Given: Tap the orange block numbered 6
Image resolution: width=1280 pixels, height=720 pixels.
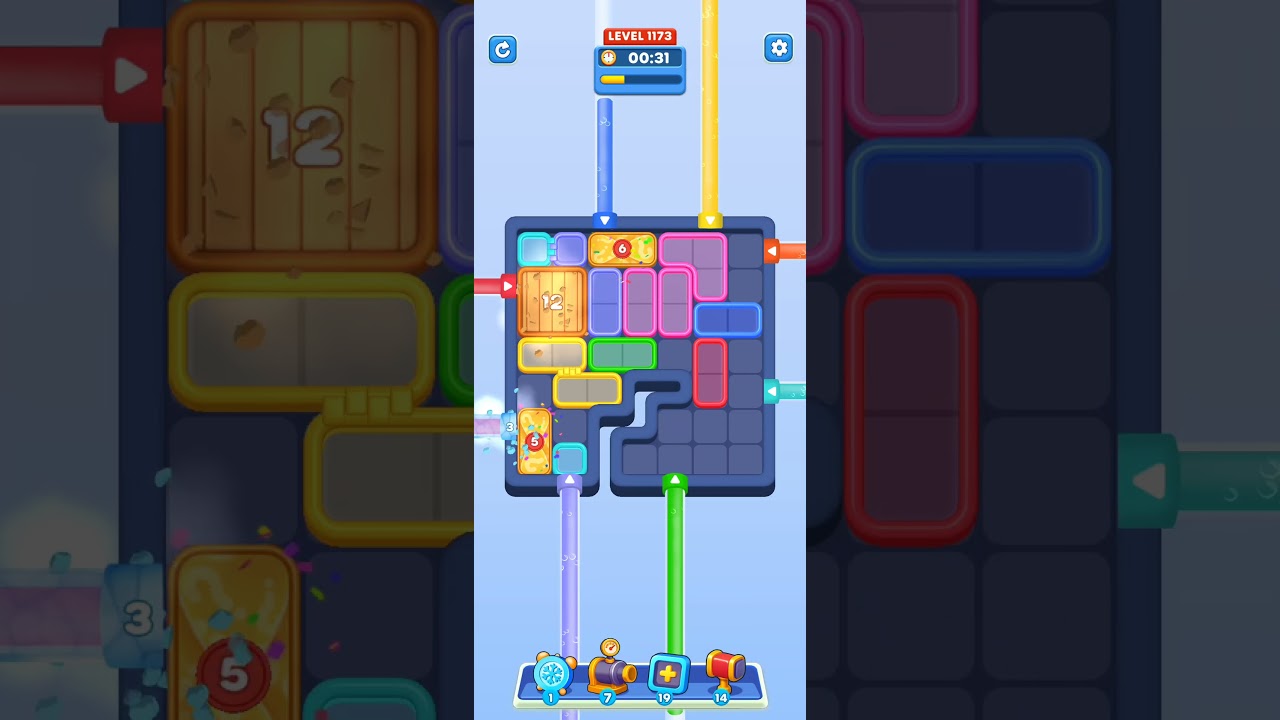Looking at the screenshot, I should tap(622, 248).
